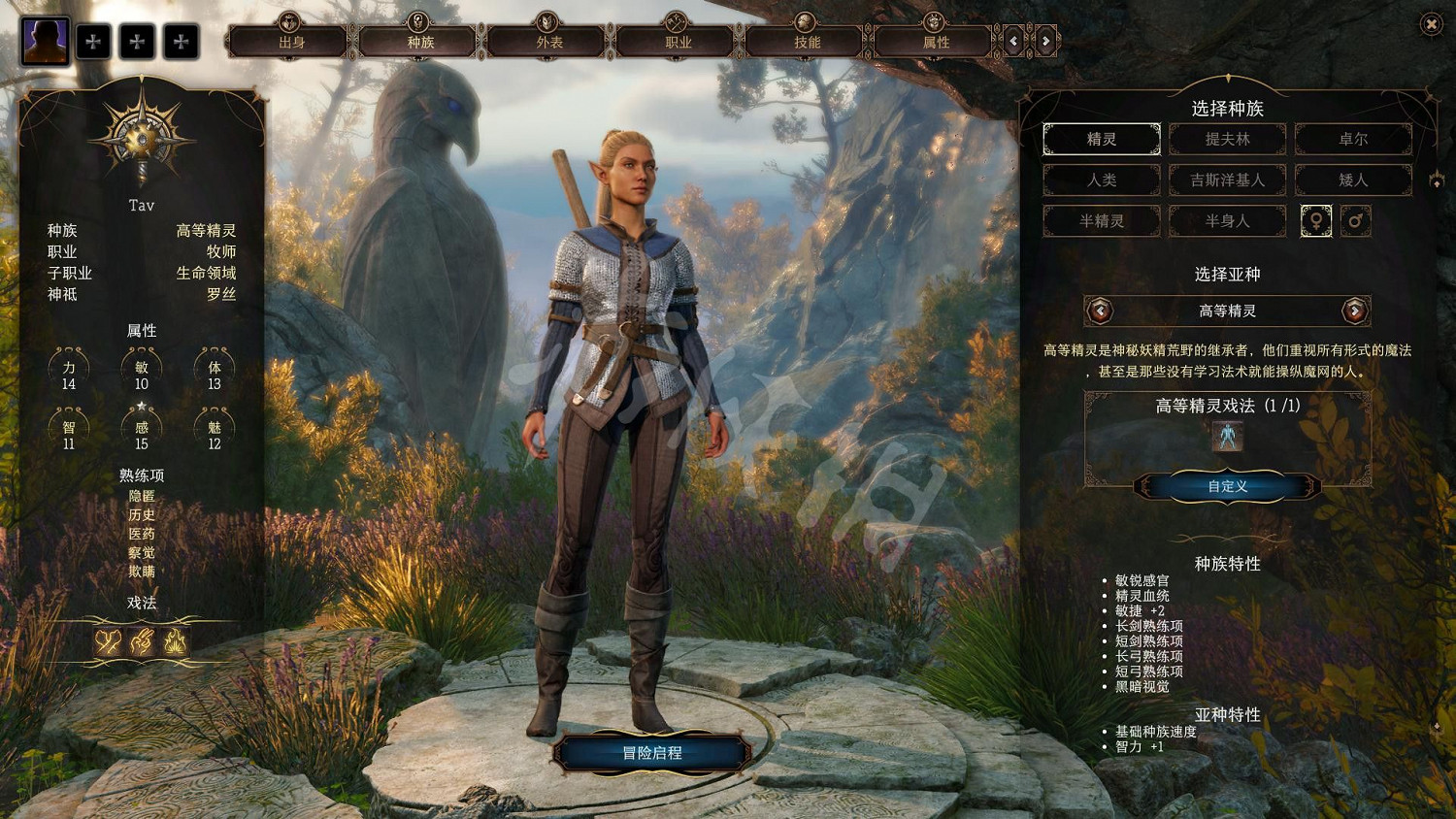Switch body type to the male symbol
This screenshot has height=819, width=1456.
coord(1355,221)
